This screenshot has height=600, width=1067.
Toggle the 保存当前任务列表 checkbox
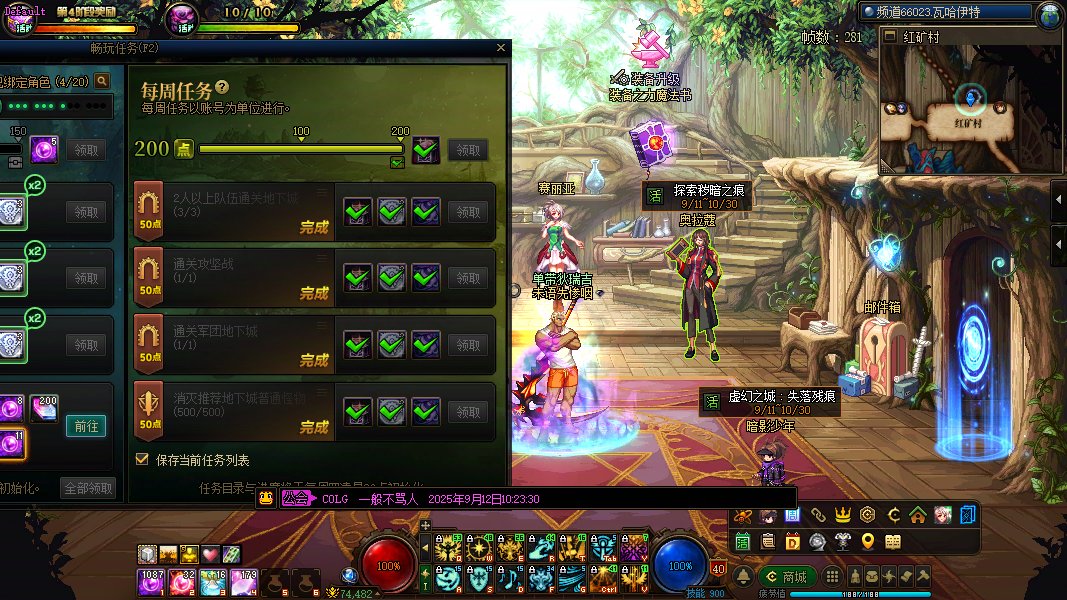click(142, 460)
